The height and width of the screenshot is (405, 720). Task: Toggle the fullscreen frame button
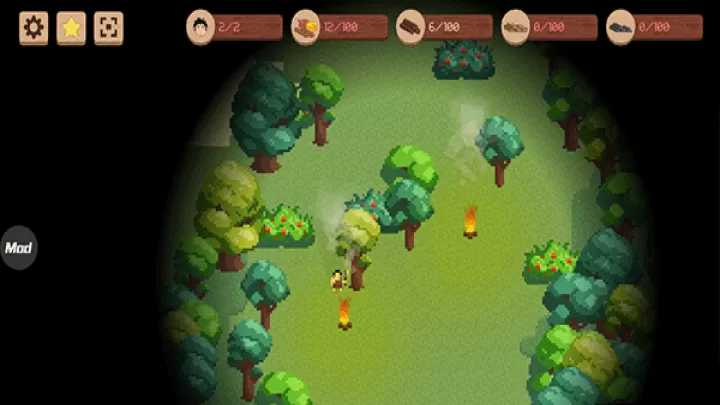click(108, 28)
